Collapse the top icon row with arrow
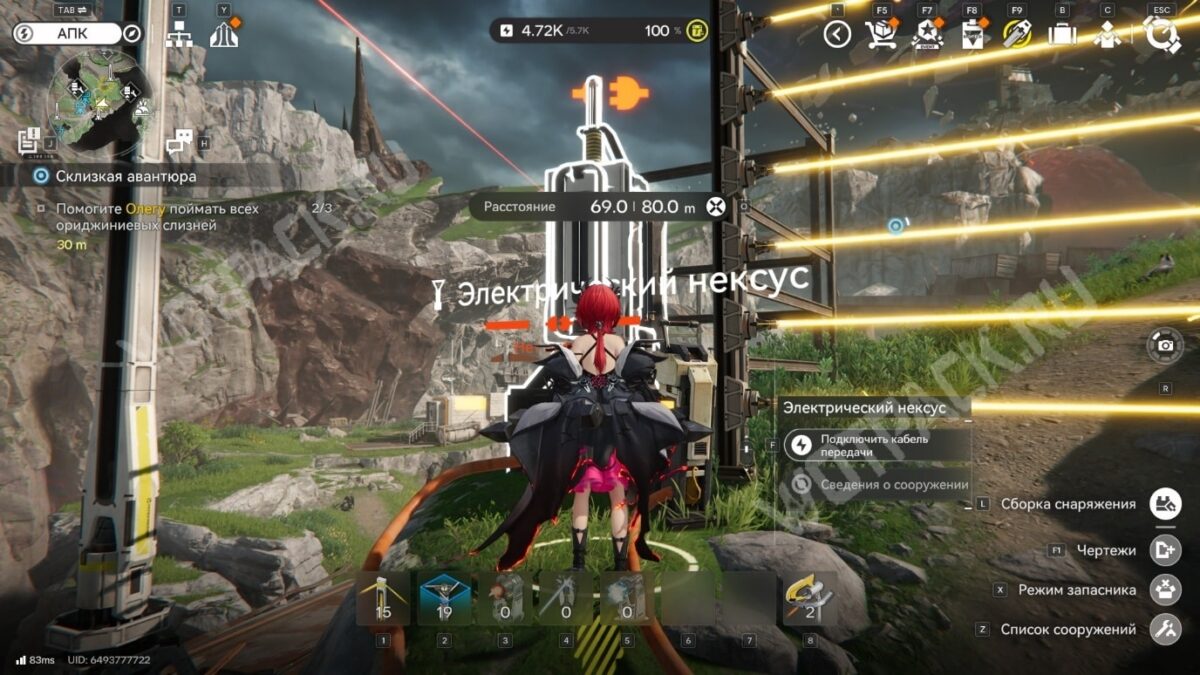Image resolution: width=1200 pixels, height=675 pixels. (837, 34)
